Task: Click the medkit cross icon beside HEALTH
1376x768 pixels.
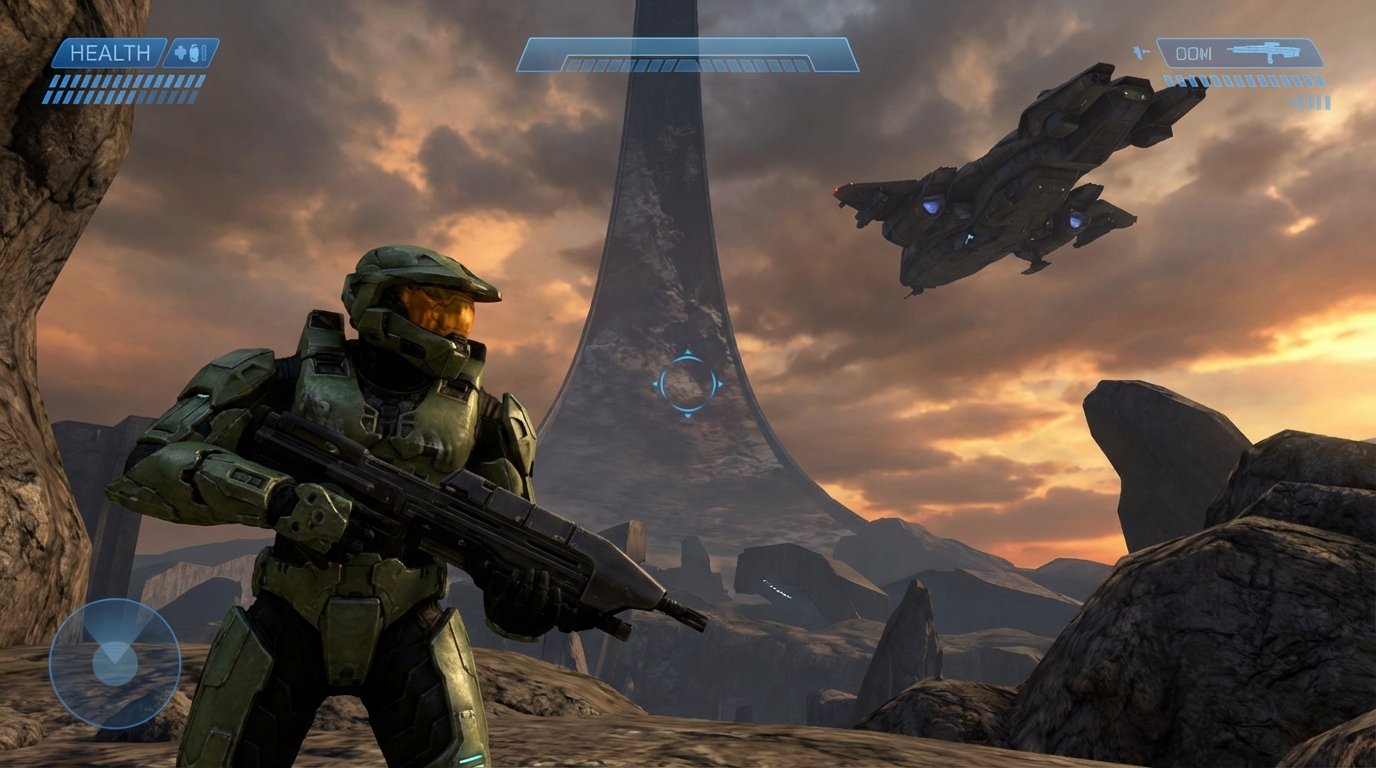Action: (179, 52)
